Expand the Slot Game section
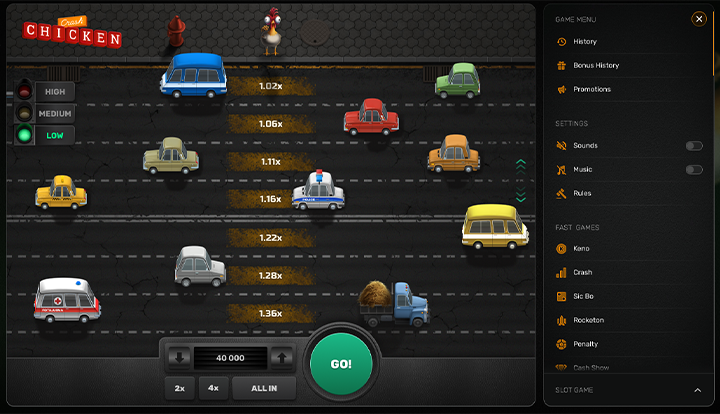The width and height of the screenshot is (720, 414). click(698, 390)
